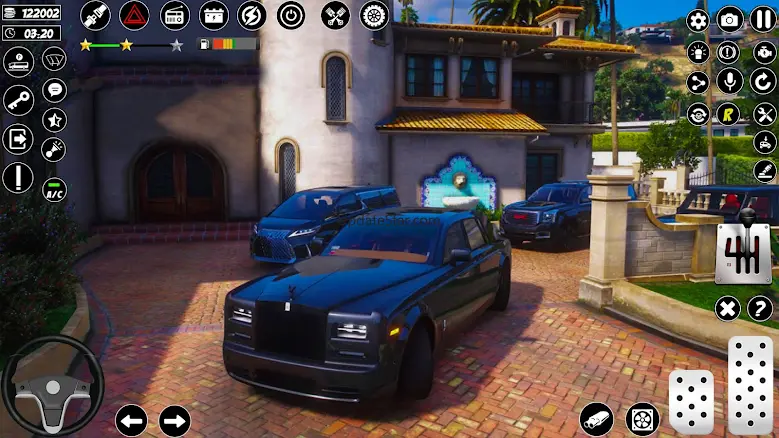
Task: Step on the tall gas pedal
Action: click(x=750, y=385)
